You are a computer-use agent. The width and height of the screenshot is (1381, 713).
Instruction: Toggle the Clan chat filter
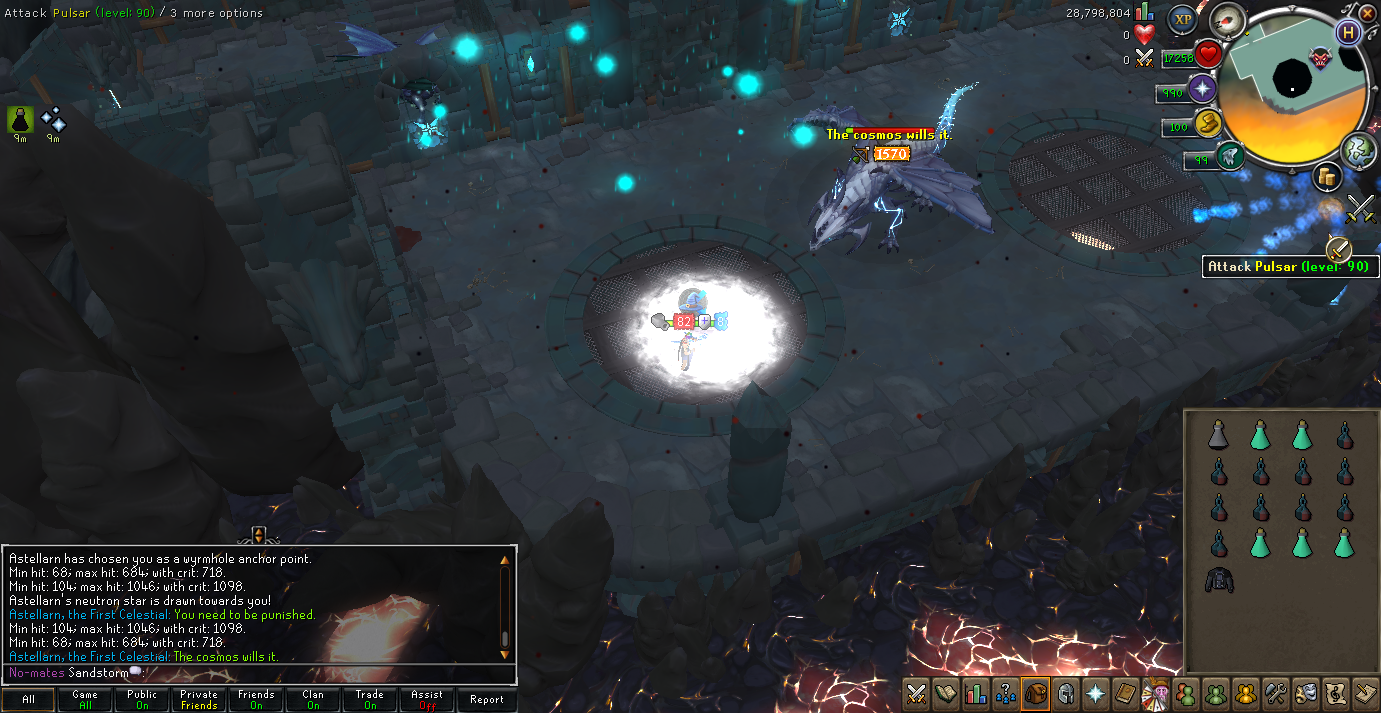point(313,700)
